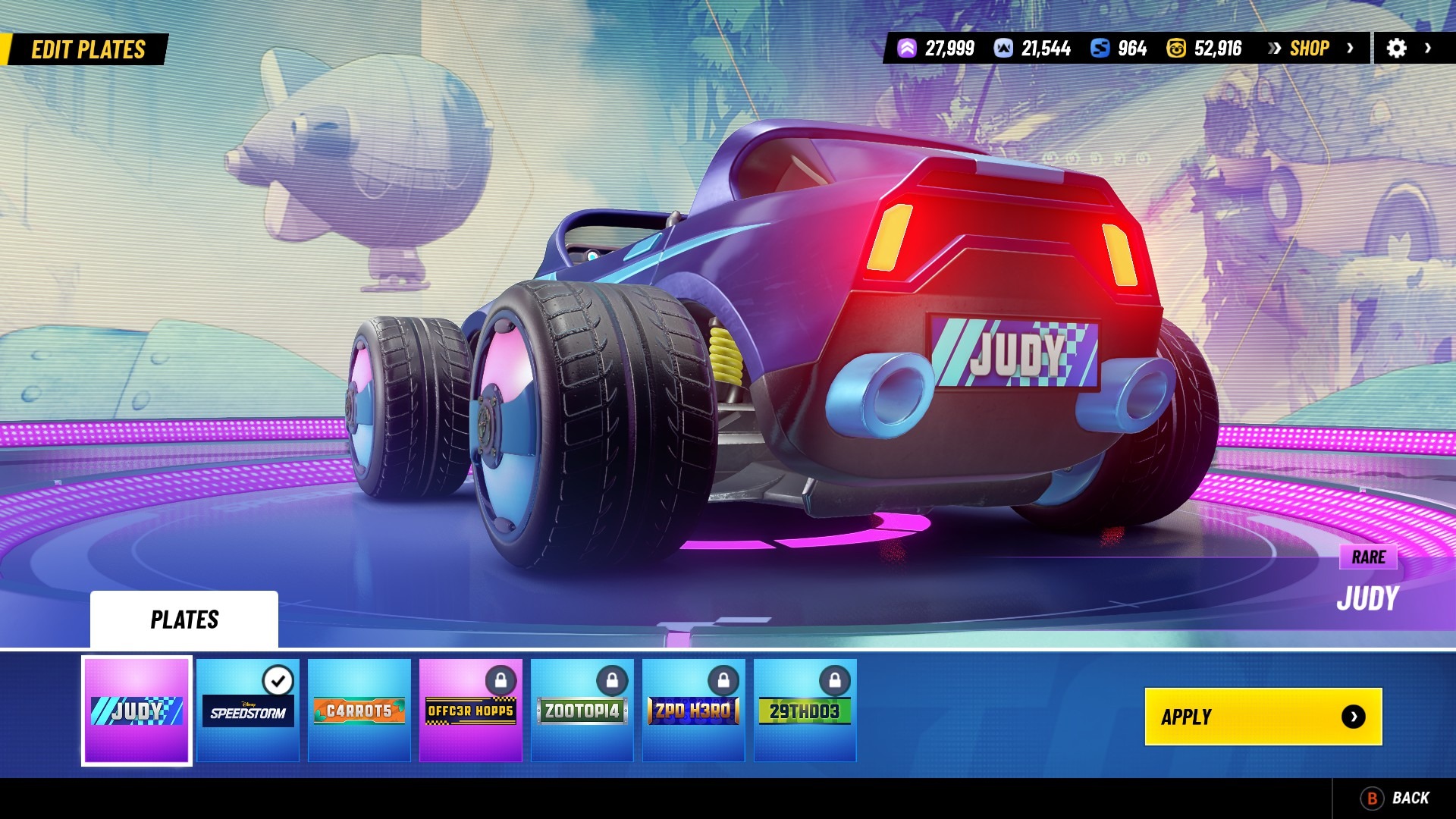1456x819 pixels.
Task: Pick the locked 29THD03 plate
Action: [x=805, y=711]
